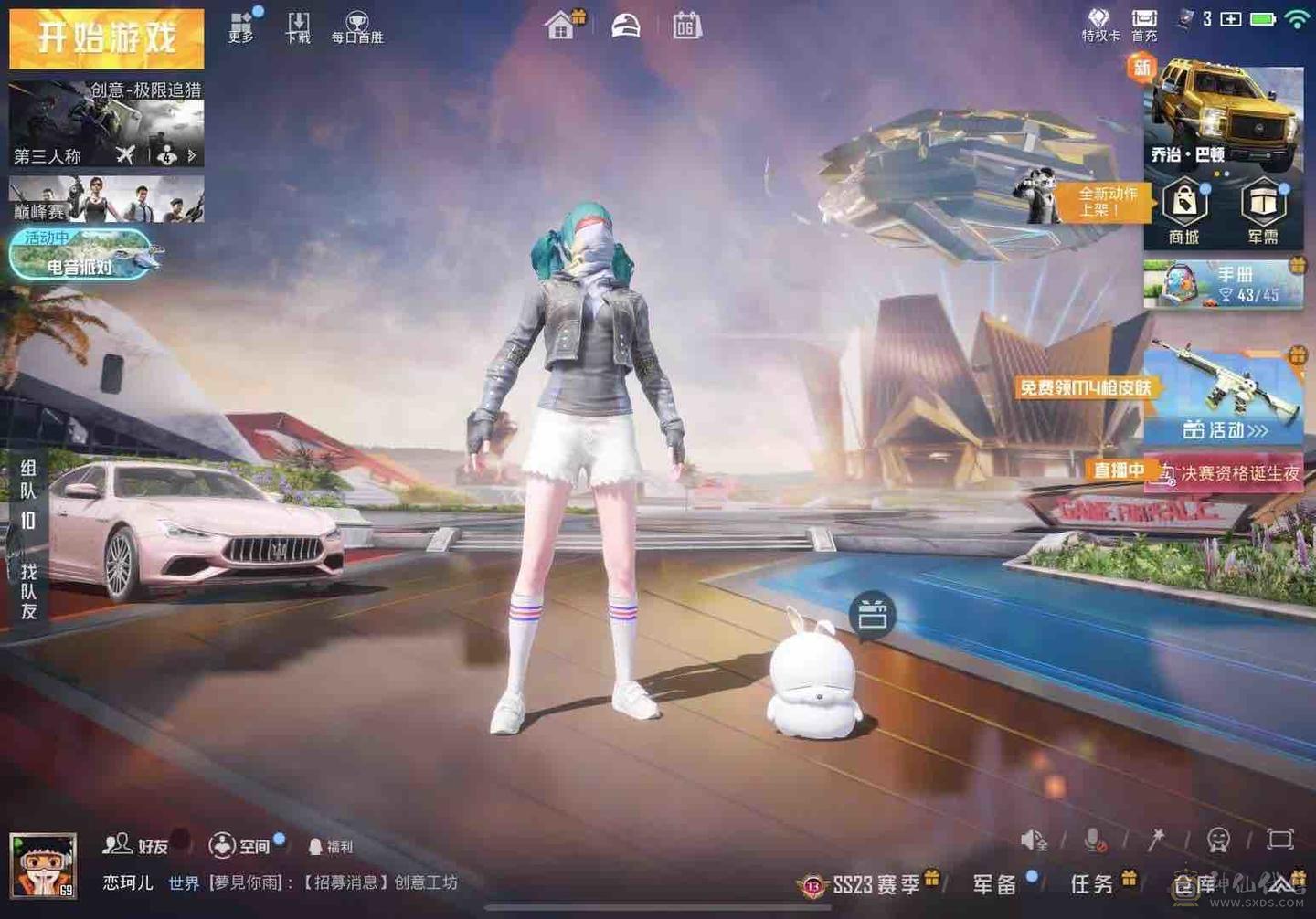This screenshot has height=919, width=1316.
Task: Unmute the microphone icon
Action: [x=1093, y=839]
